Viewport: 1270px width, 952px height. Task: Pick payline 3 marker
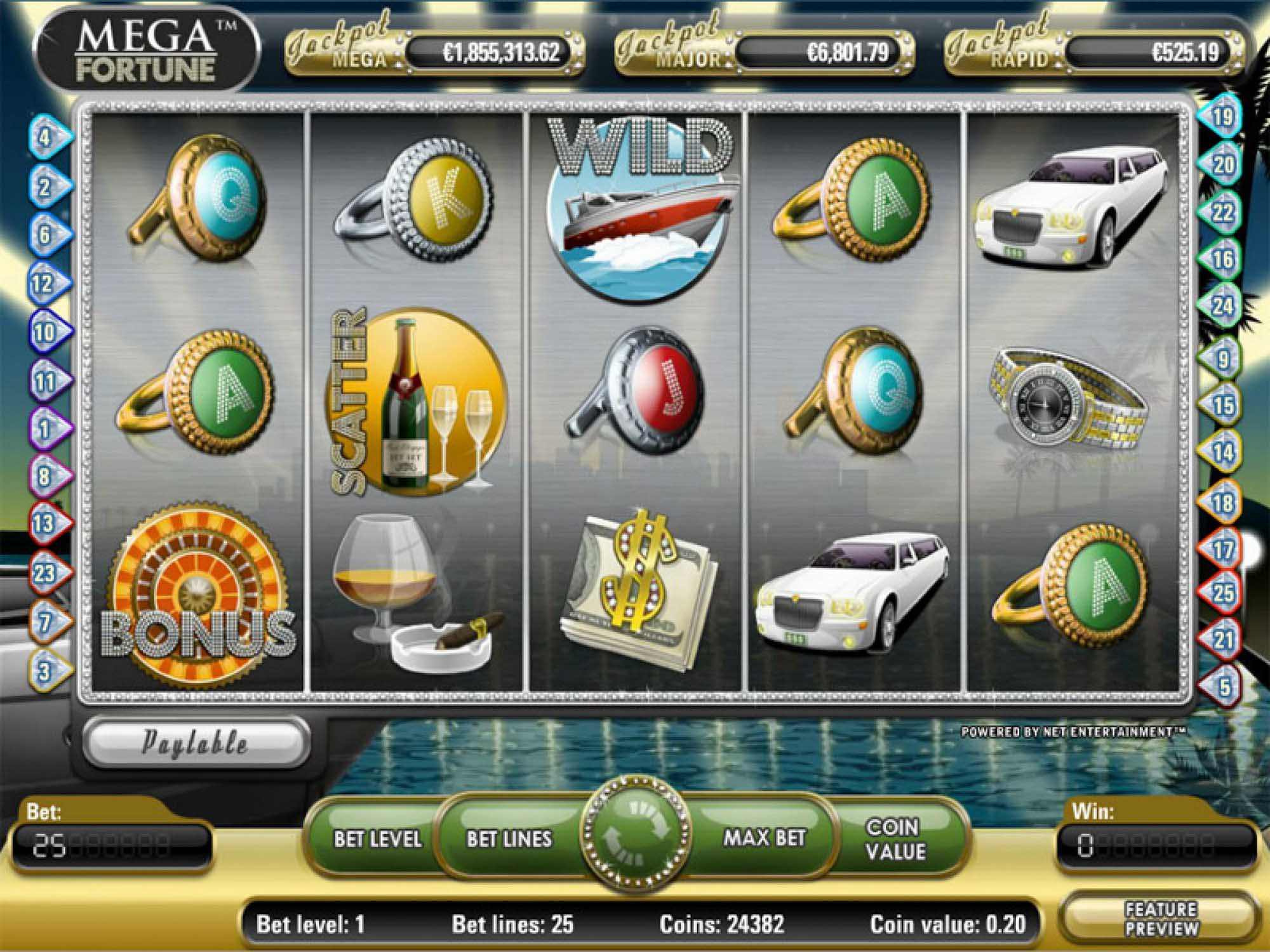click(44, 671)
